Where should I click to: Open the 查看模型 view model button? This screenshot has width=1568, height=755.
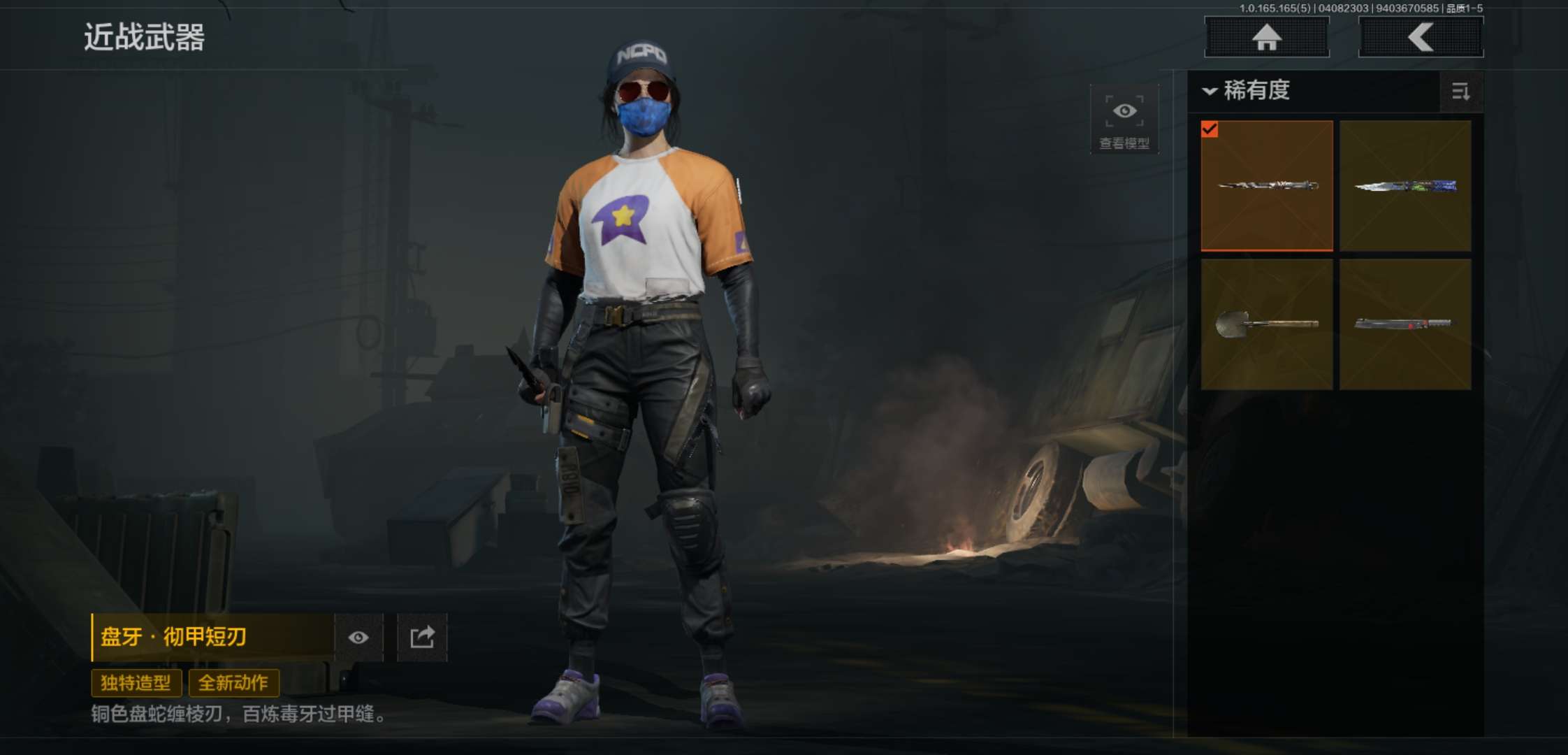tap(1124, 120)
